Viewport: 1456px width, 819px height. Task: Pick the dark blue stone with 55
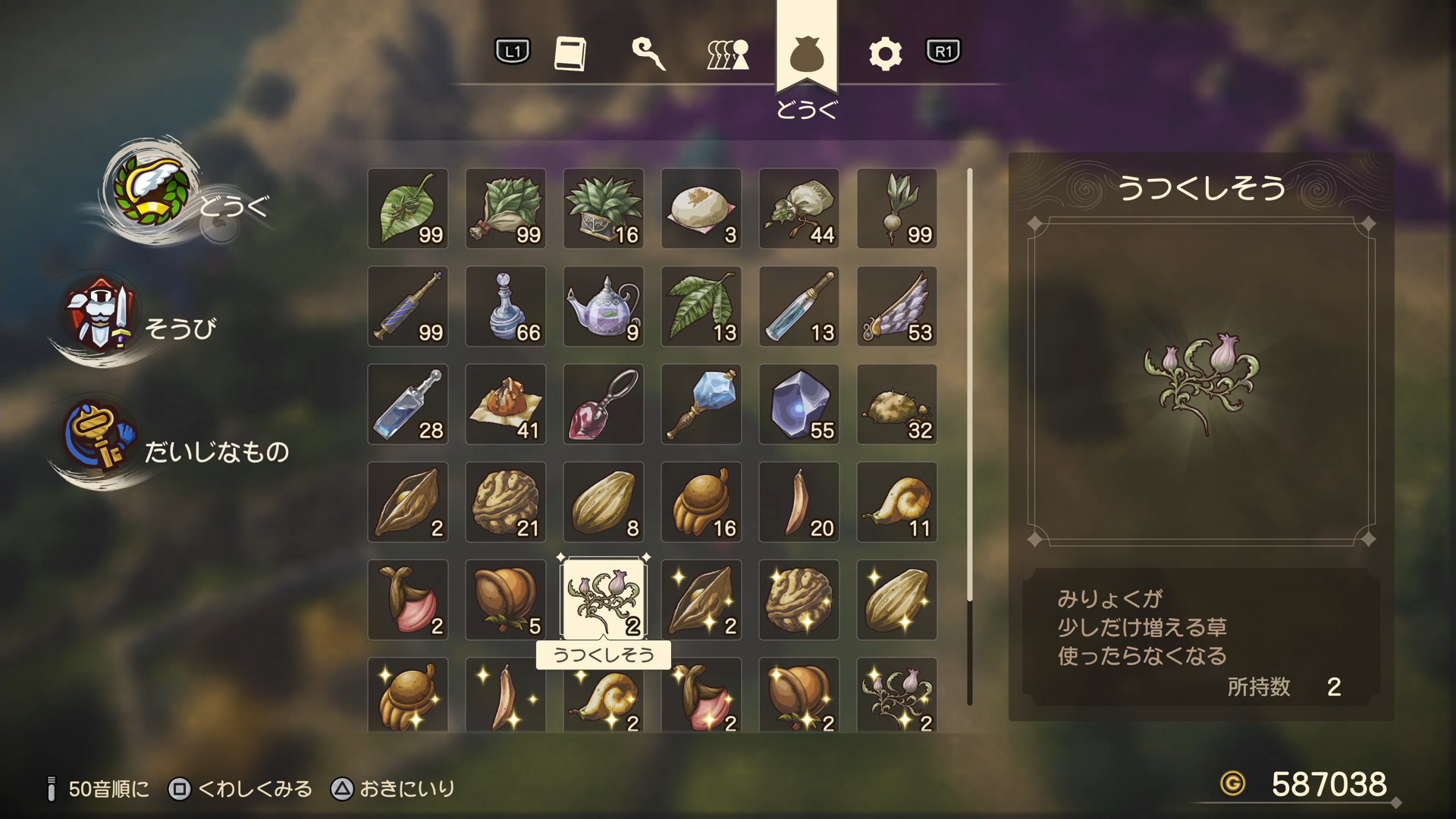tap(799, 404)
